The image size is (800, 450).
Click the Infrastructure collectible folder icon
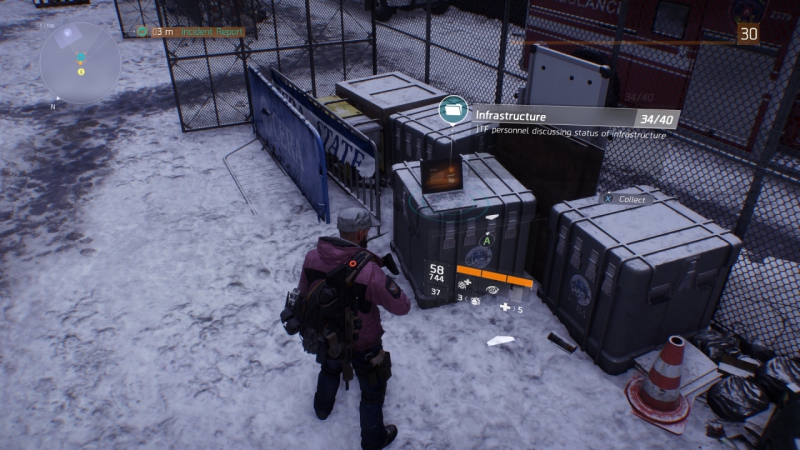pyautogui.click(x=454, y=109)
